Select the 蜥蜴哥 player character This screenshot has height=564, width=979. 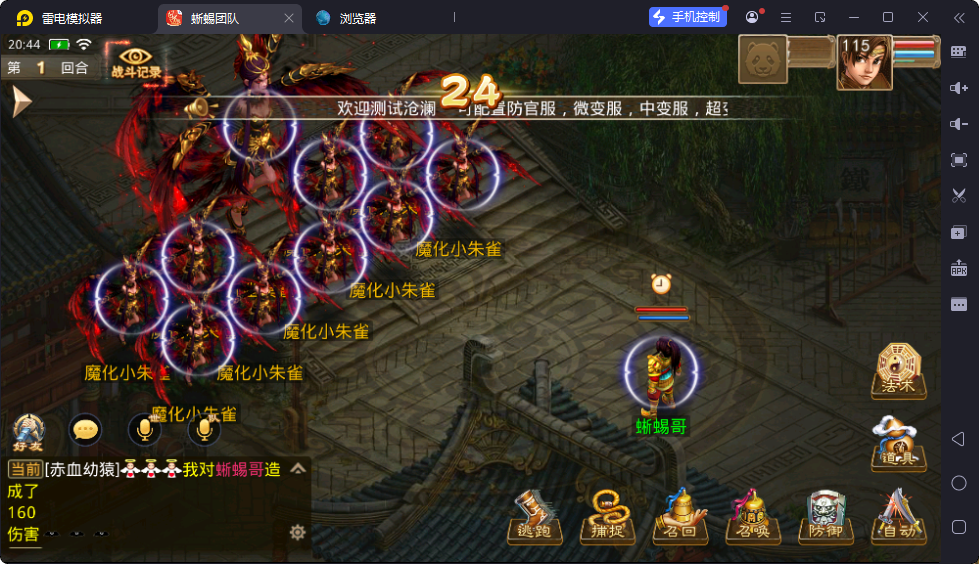pos(660,378)
